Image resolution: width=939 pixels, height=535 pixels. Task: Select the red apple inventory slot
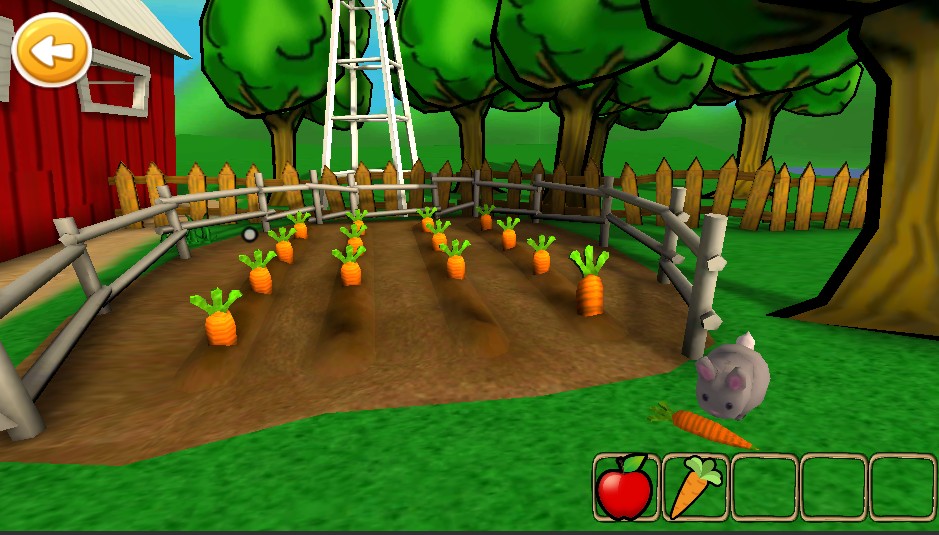click(626, 487)
